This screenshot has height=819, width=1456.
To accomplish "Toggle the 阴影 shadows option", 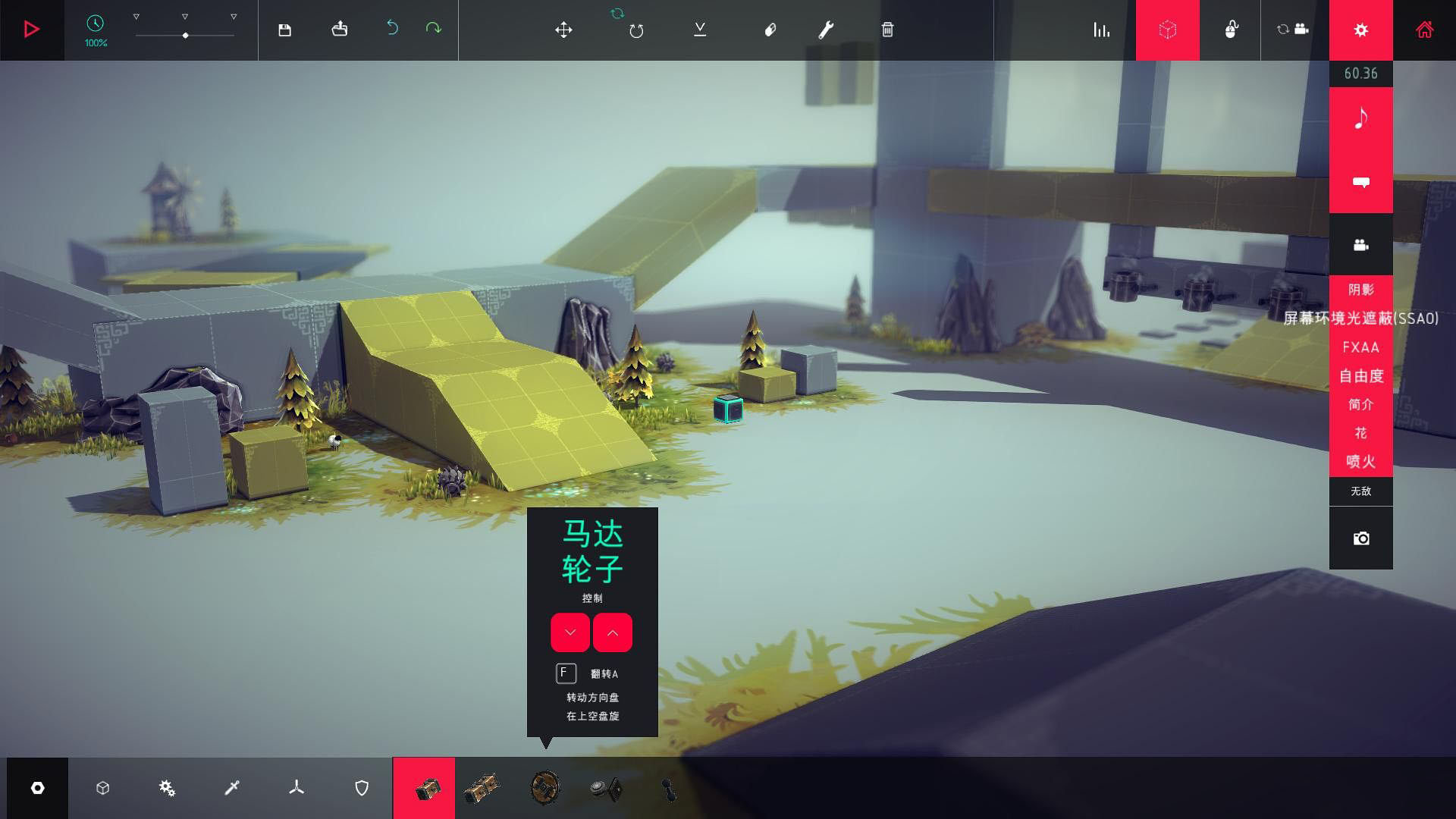I will click(1360, 290).
